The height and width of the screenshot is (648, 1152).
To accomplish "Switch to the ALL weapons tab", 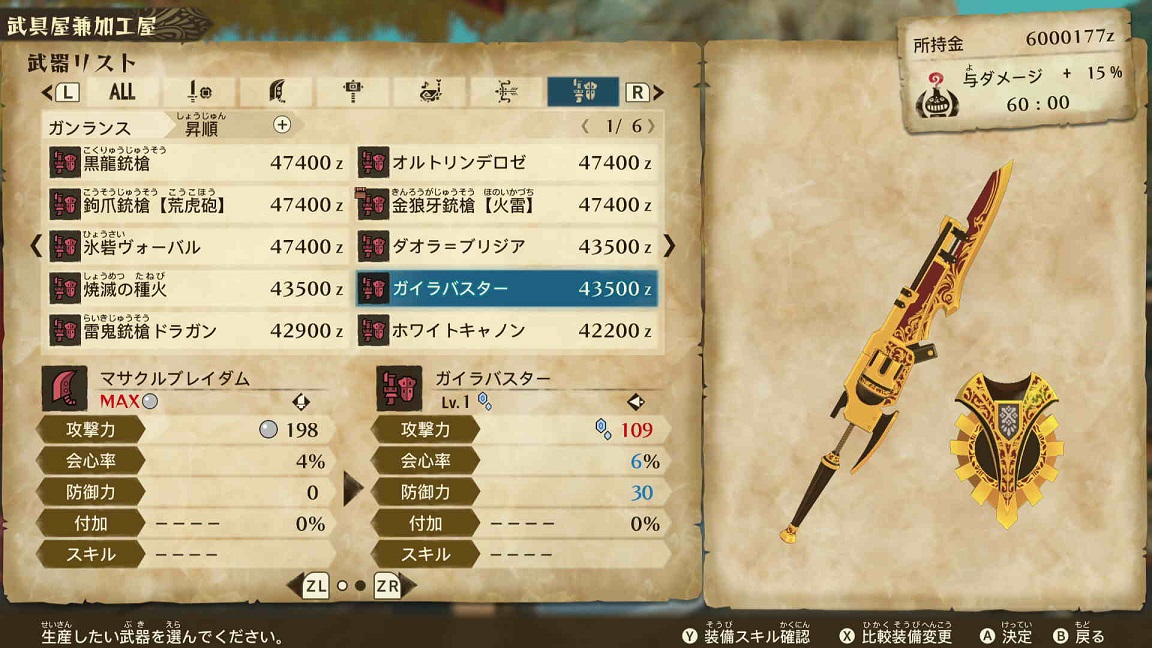I will (122, 92).
